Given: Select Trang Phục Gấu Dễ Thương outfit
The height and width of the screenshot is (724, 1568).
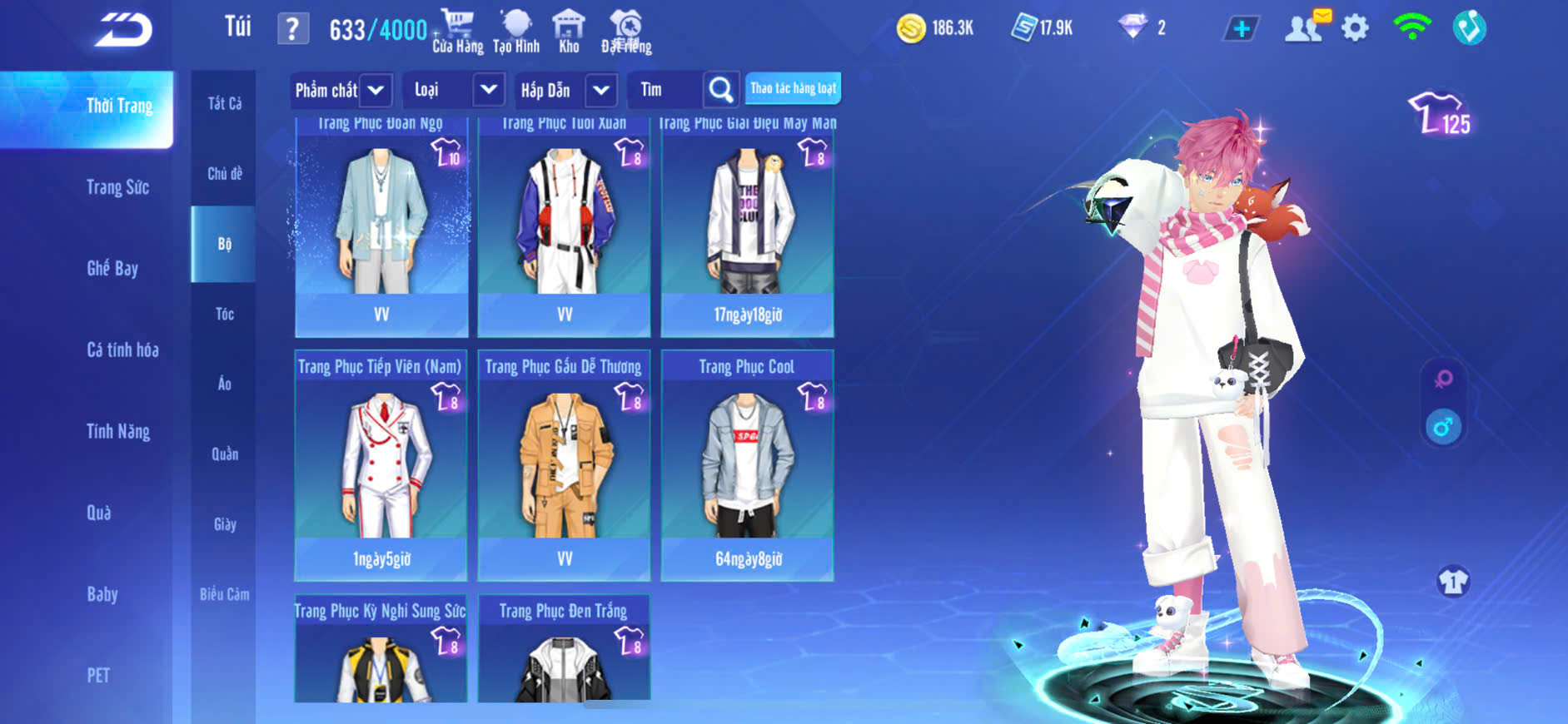Looking at the screenshot, I should point(564,464).
